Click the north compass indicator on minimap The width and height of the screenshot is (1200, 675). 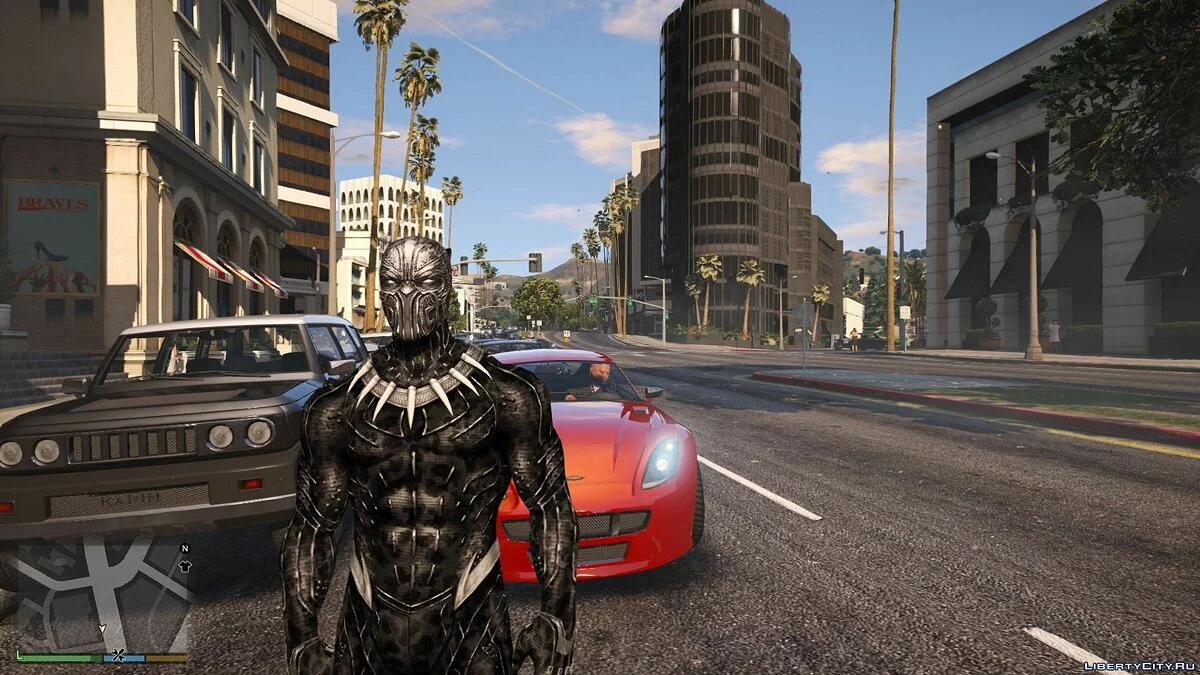click(x=184, y=548)
